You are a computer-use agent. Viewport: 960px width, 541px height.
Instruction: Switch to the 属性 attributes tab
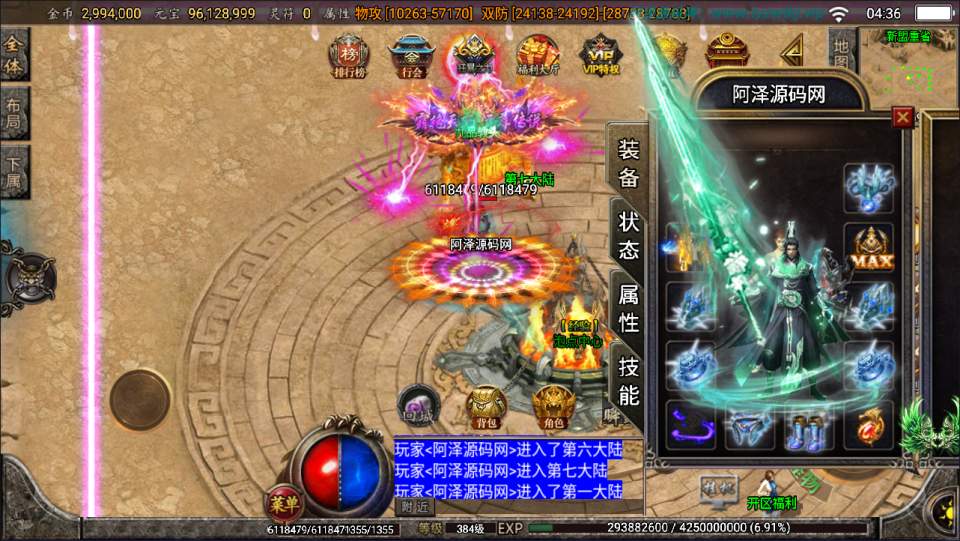pyautogui.click(x=628, y=307)
